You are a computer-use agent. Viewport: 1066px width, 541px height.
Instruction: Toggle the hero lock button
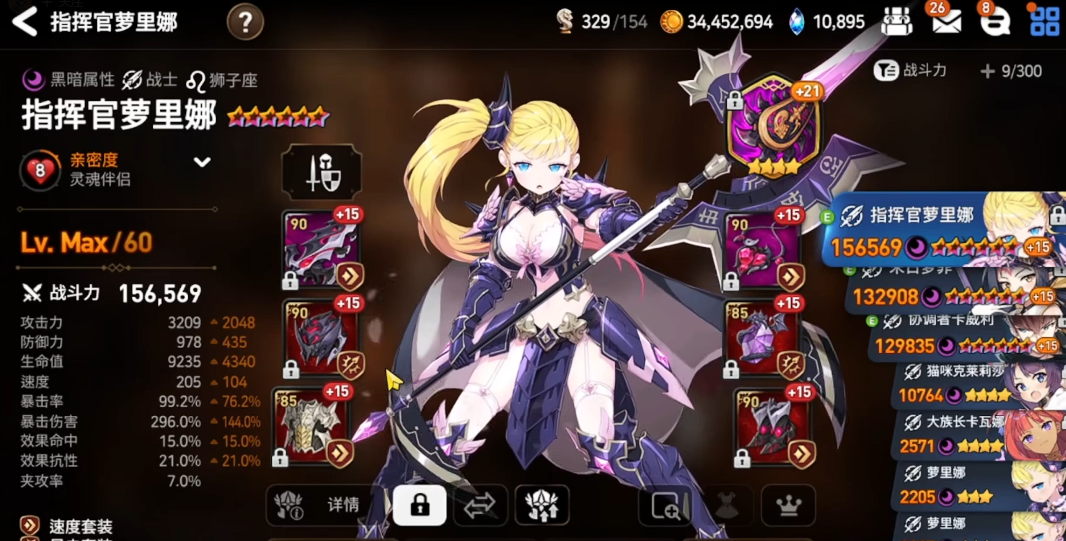(x=420, y=505)
